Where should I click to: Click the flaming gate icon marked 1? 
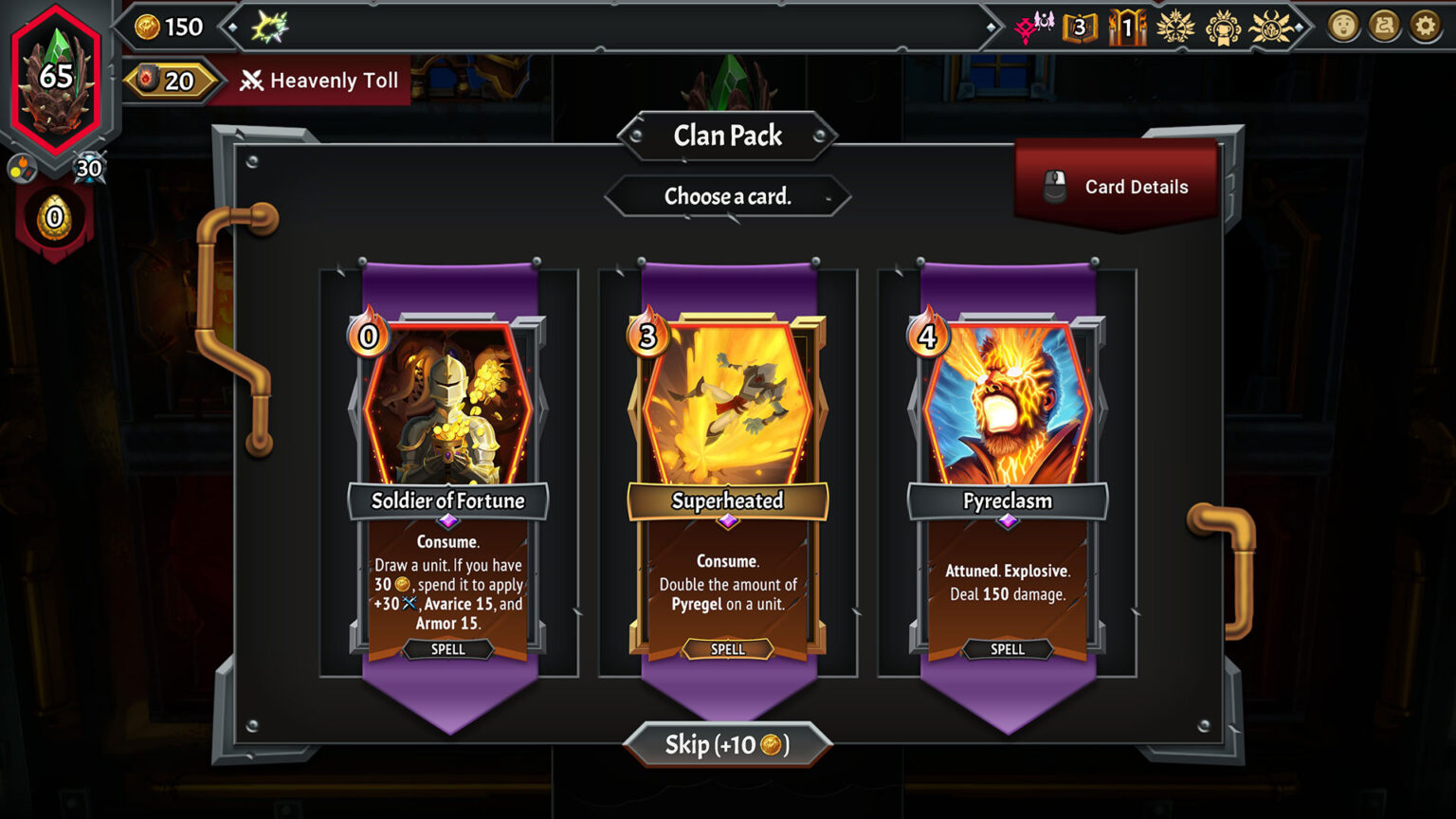pos(1127,27)
